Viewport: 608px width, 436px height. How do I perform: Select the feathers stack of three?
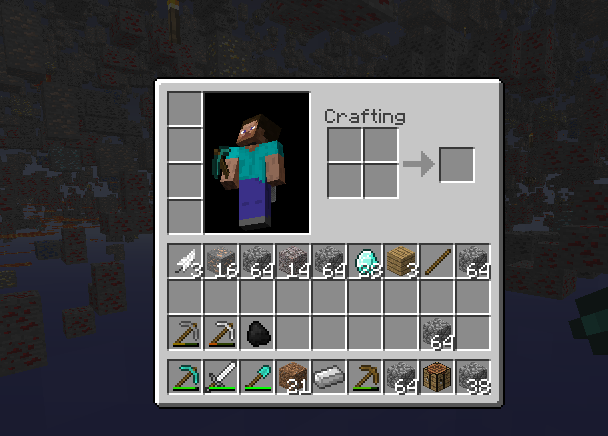(x=185, y=261)
